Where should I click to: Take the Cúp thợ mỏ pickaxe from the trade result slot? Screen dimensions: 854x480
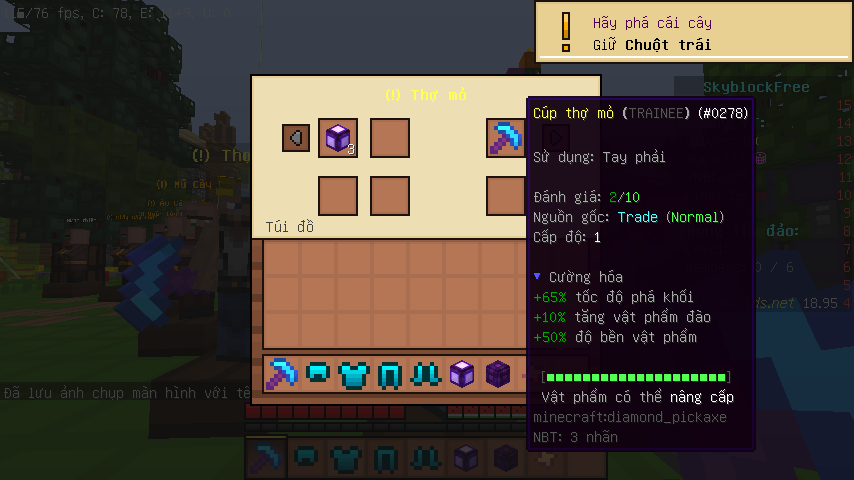[x=506, y=138]
